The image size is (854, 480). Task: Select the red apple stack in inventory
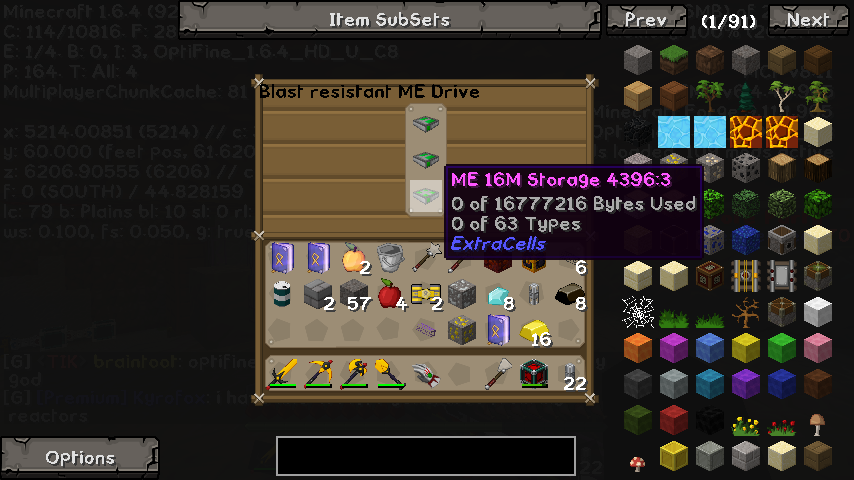coord(389,293)
